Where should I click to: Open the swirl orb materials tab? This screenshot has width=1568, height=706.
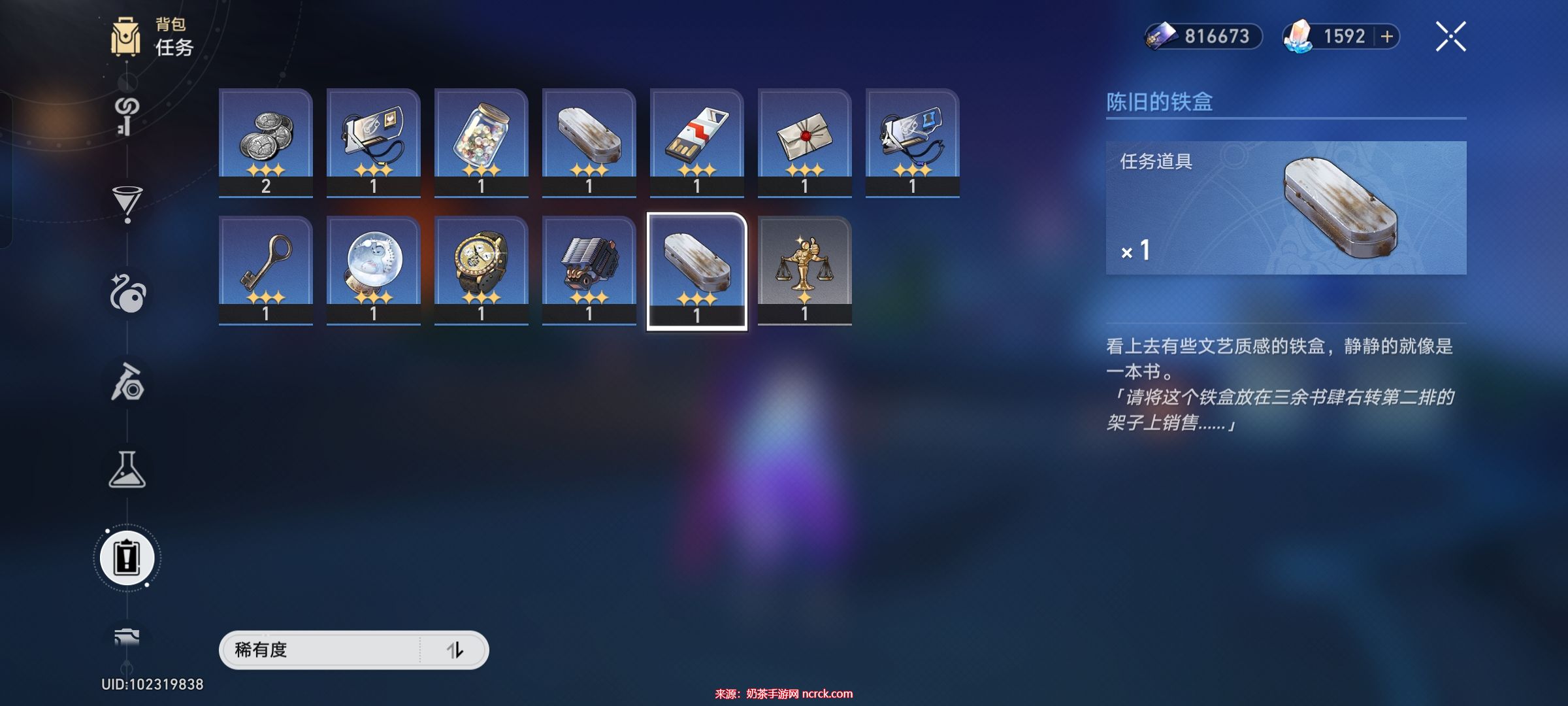[127, 294]
